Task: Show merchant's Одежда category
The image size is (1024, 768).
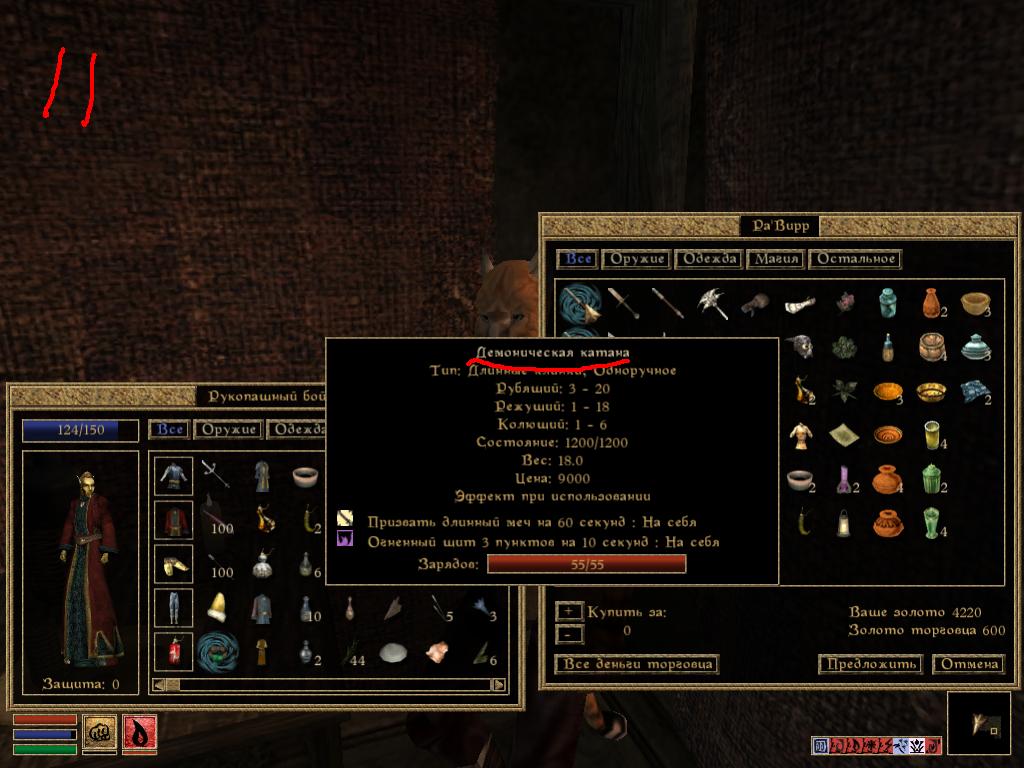Action: 708,259
